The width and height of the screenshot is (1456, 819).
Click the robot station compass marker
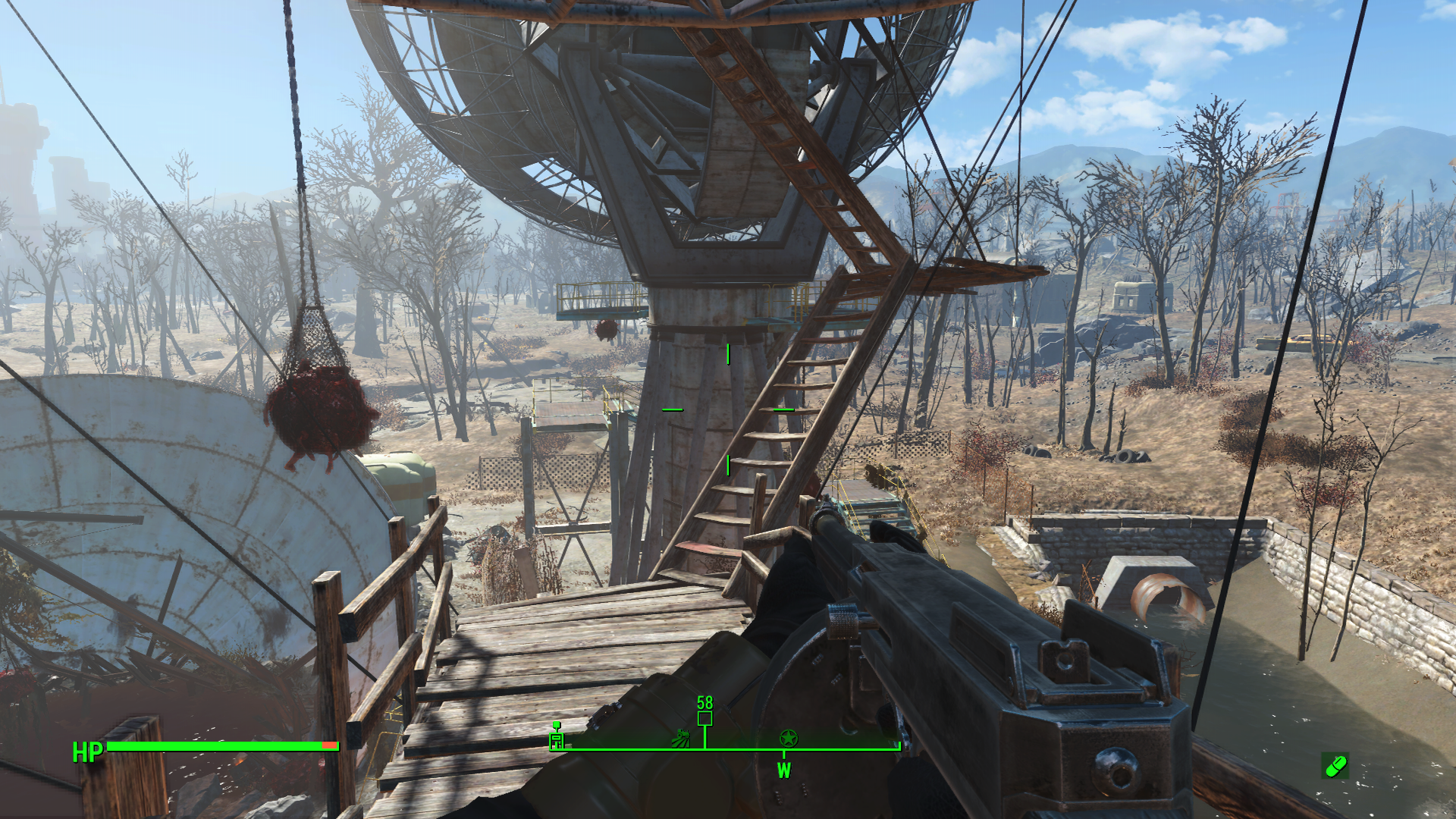[557, 736]
